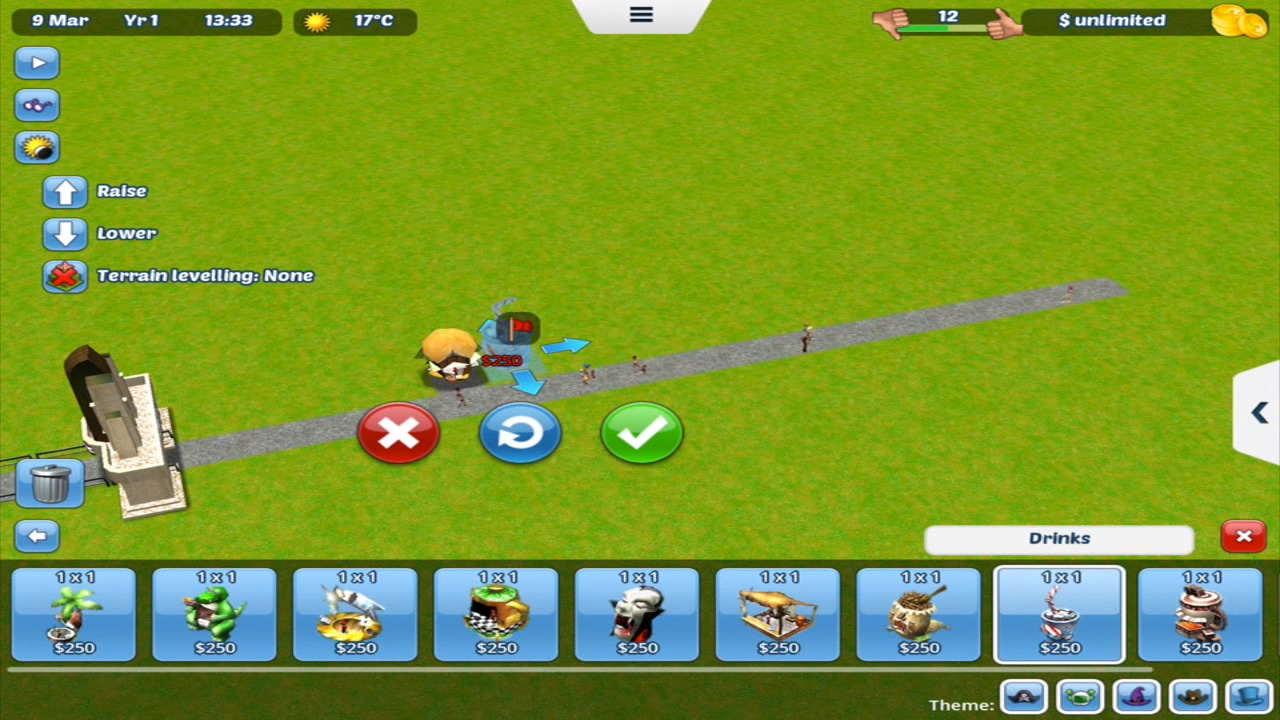
Task: Rotate the stall using the blue circular arrow
Action: pos(520,432)
